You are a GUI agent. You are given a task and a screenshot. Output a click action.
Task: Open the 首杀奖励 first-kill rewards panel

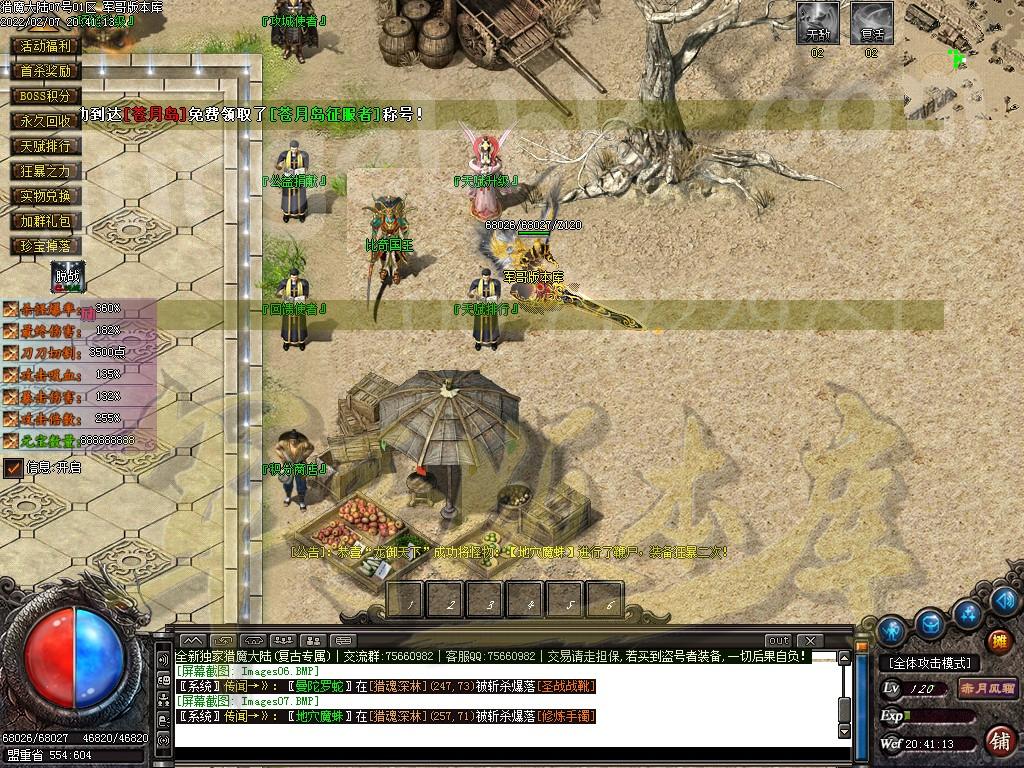[45, 71]
